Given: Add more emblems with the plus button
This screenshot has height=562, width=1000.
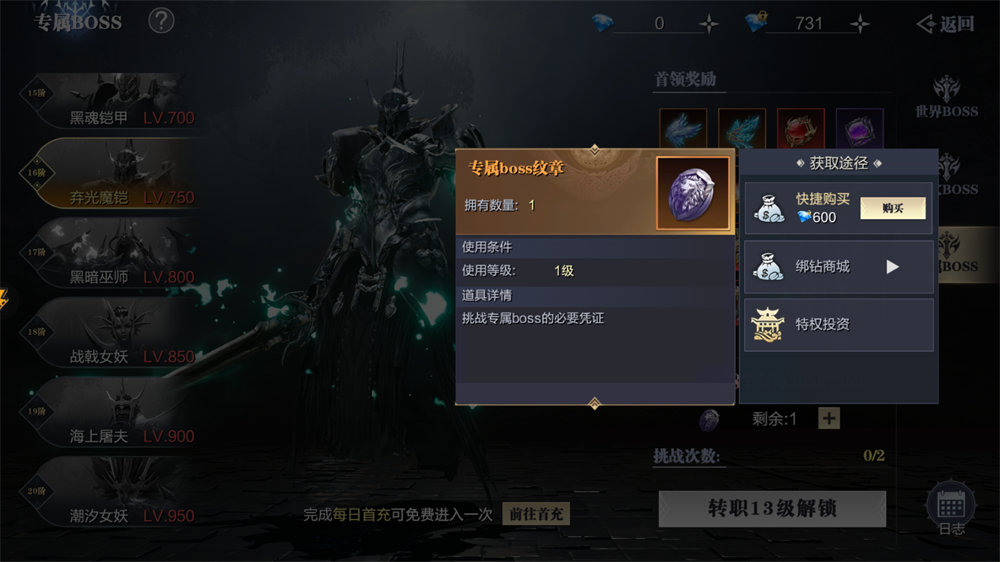Looking at the screenshot, I should point(829,418).
